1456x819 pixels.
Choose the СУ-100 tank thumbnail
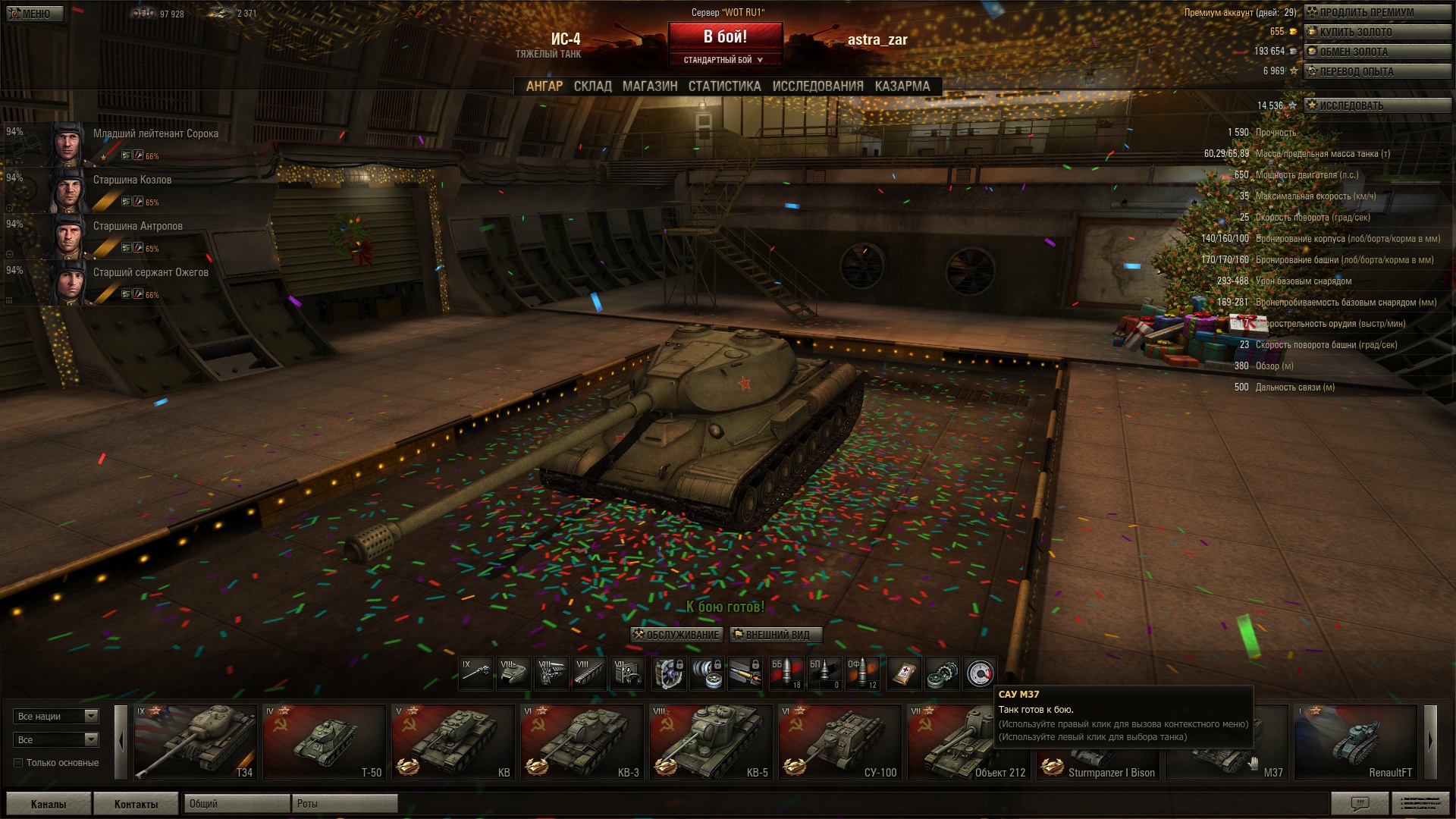tap(840, 742)
